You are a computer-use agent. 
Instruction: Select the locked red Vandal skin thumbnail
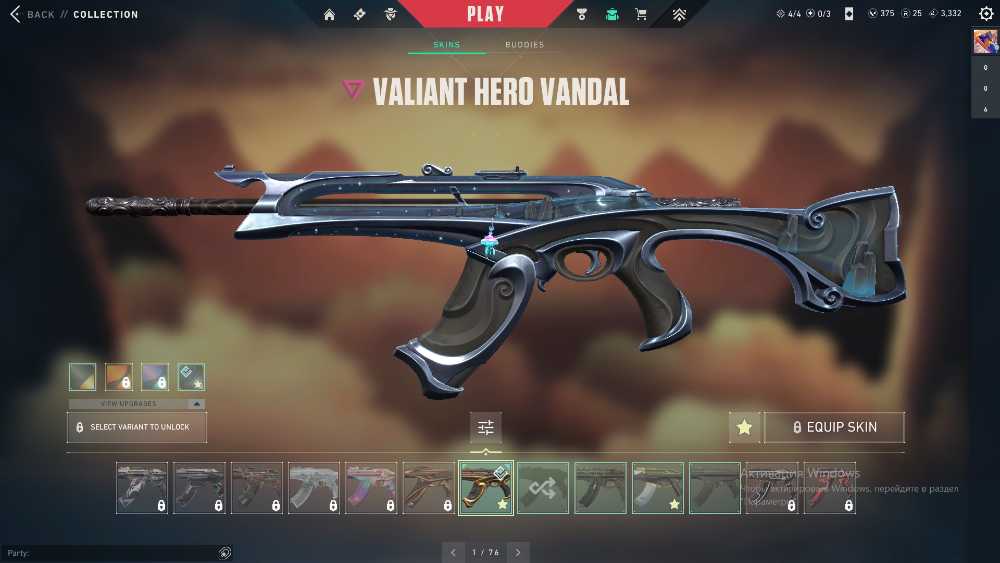pyautogui.click(x=830, y=488)
